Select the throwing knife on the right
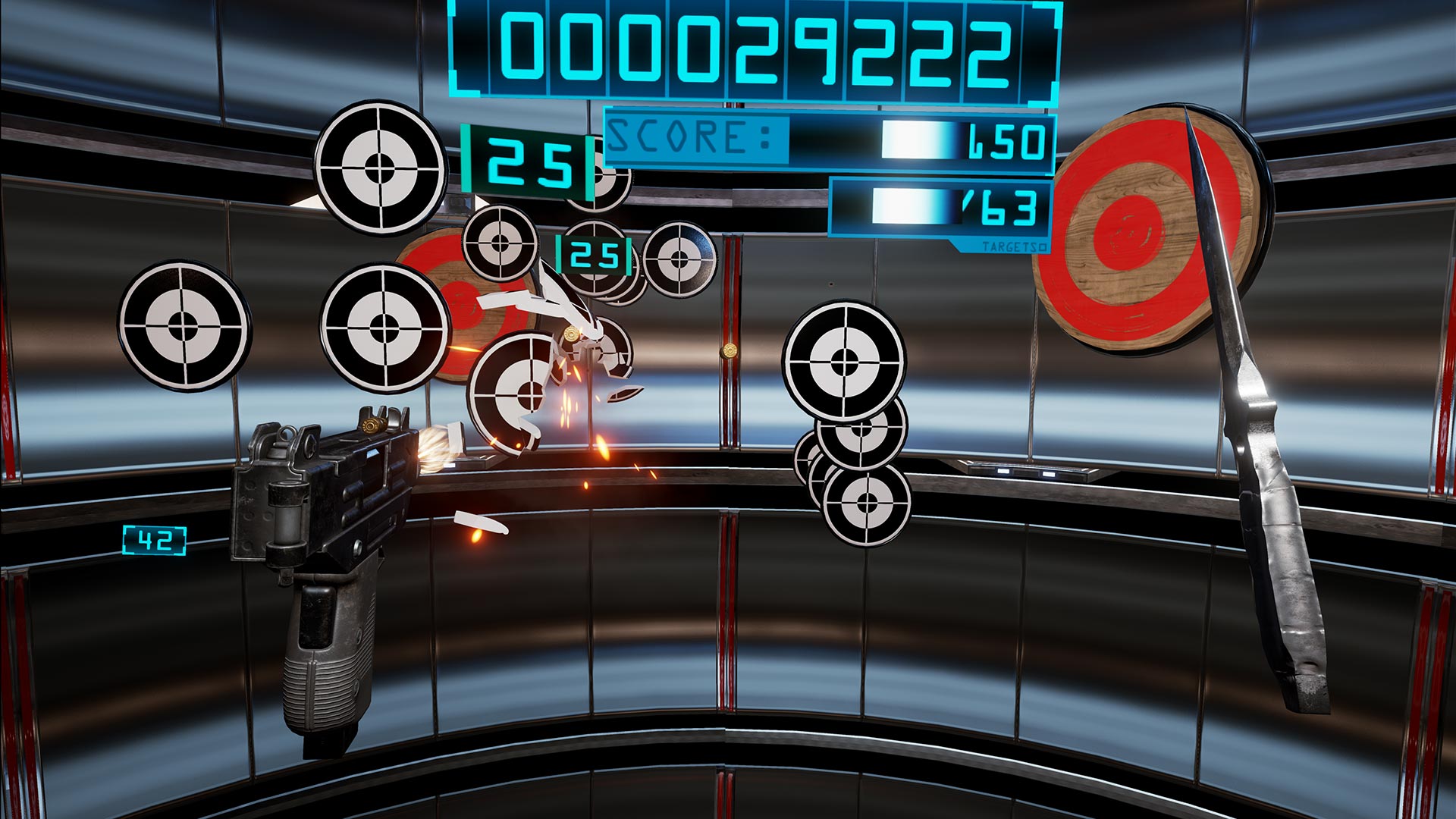 [1274, 455]
